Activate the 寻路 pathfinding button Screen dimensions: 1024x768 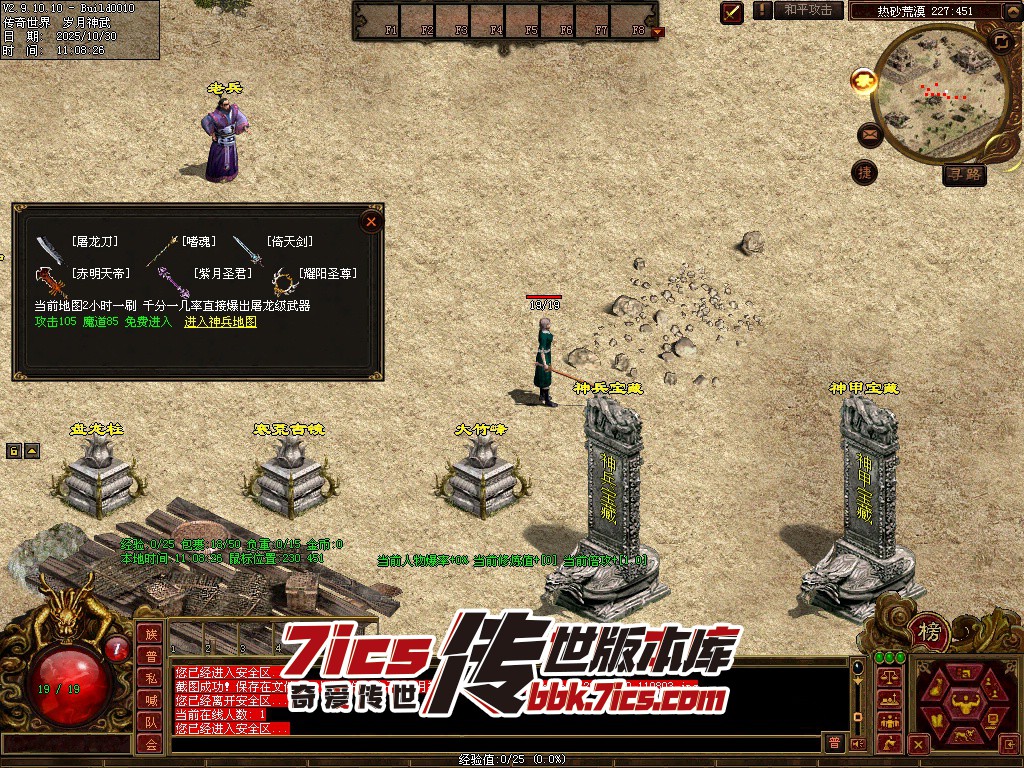coord(965,175)
